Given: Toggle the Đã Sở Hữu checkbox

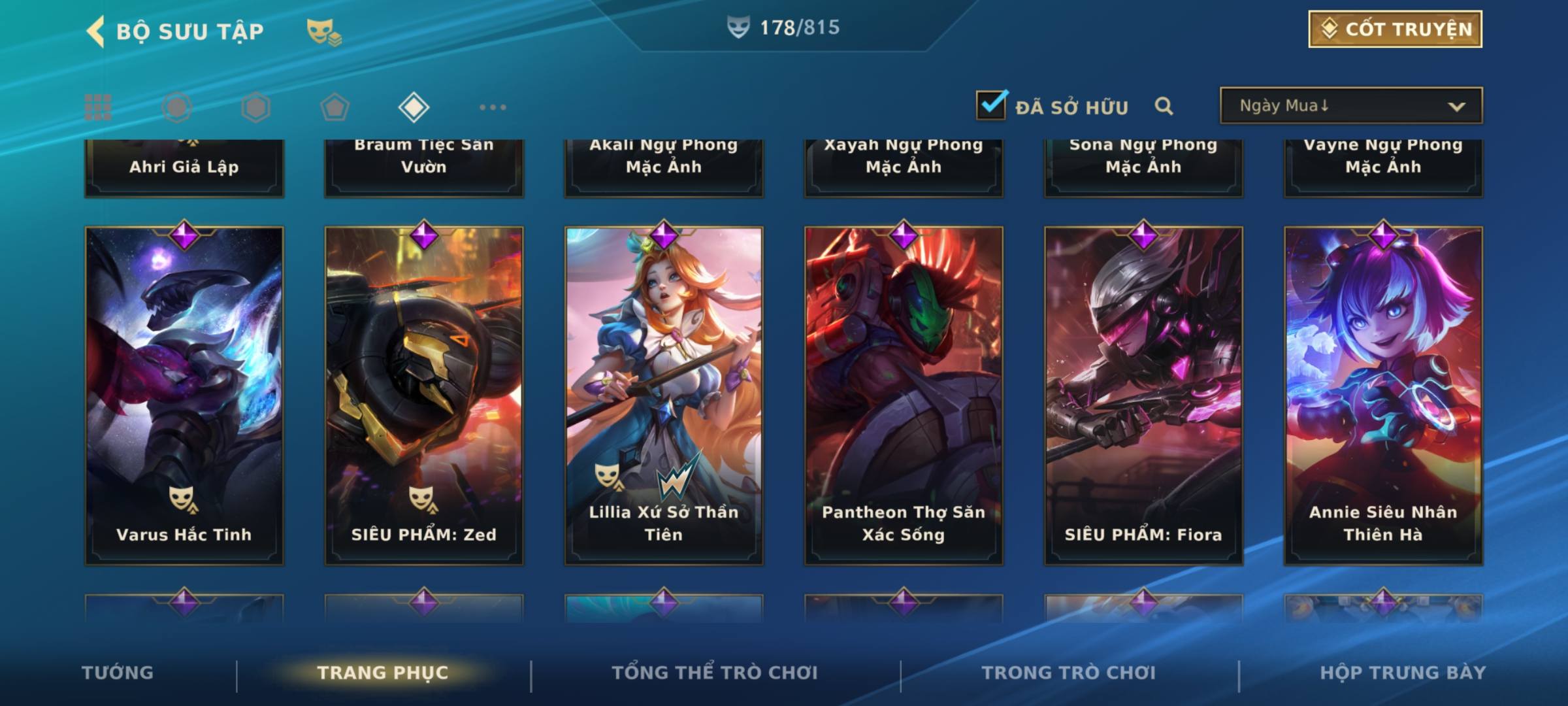Looking at the screenshot, I should pyautogui.click(x=991, y=105).
